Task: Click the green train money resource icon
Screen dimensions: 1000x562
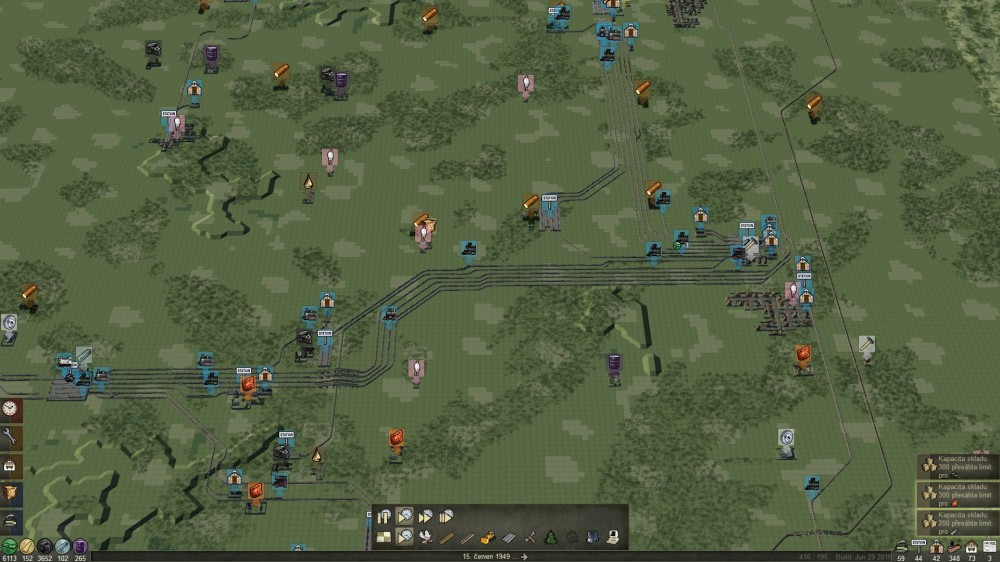Action: coord(9,546)
